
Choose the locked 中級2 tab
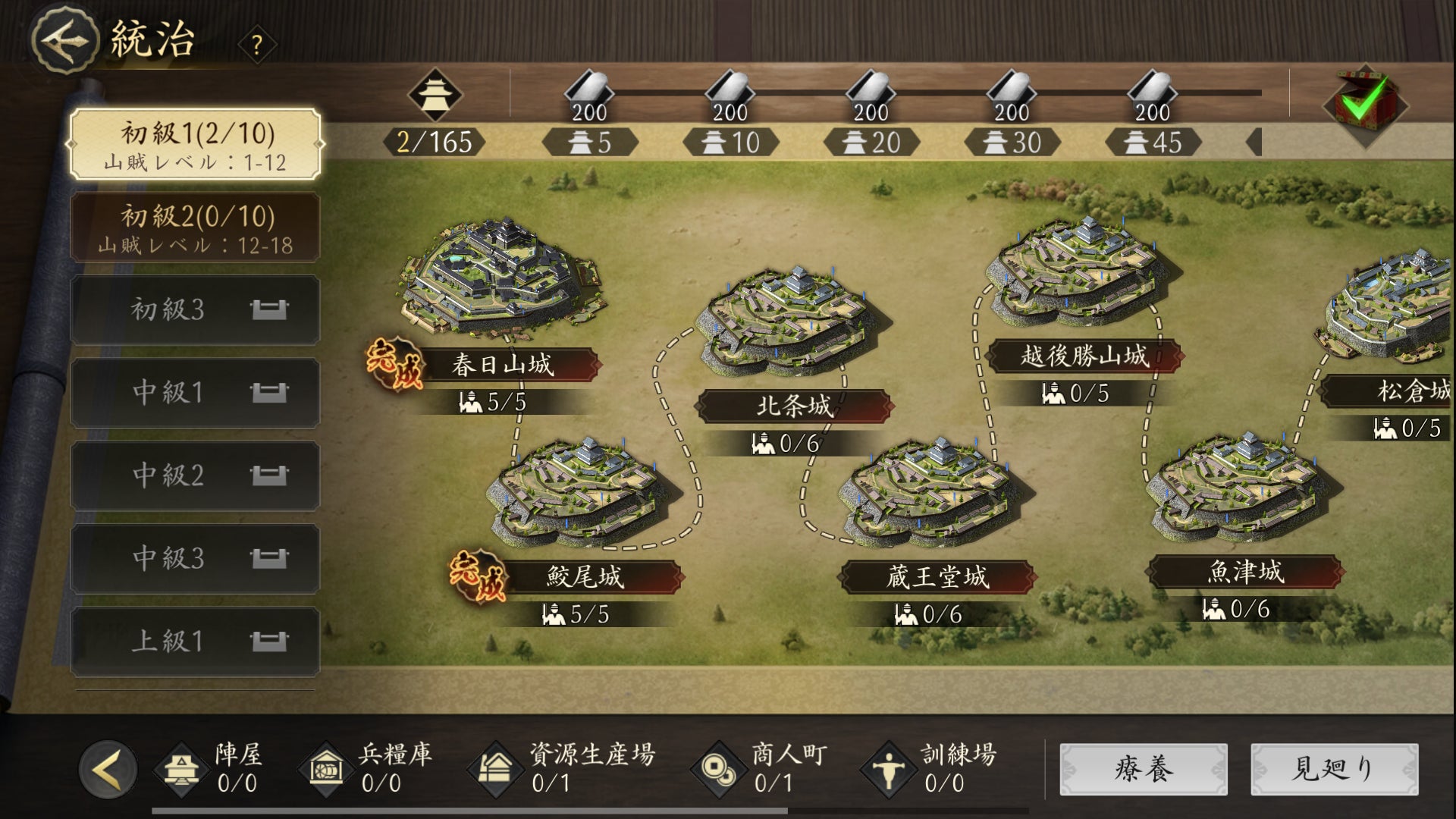[195, 475]
